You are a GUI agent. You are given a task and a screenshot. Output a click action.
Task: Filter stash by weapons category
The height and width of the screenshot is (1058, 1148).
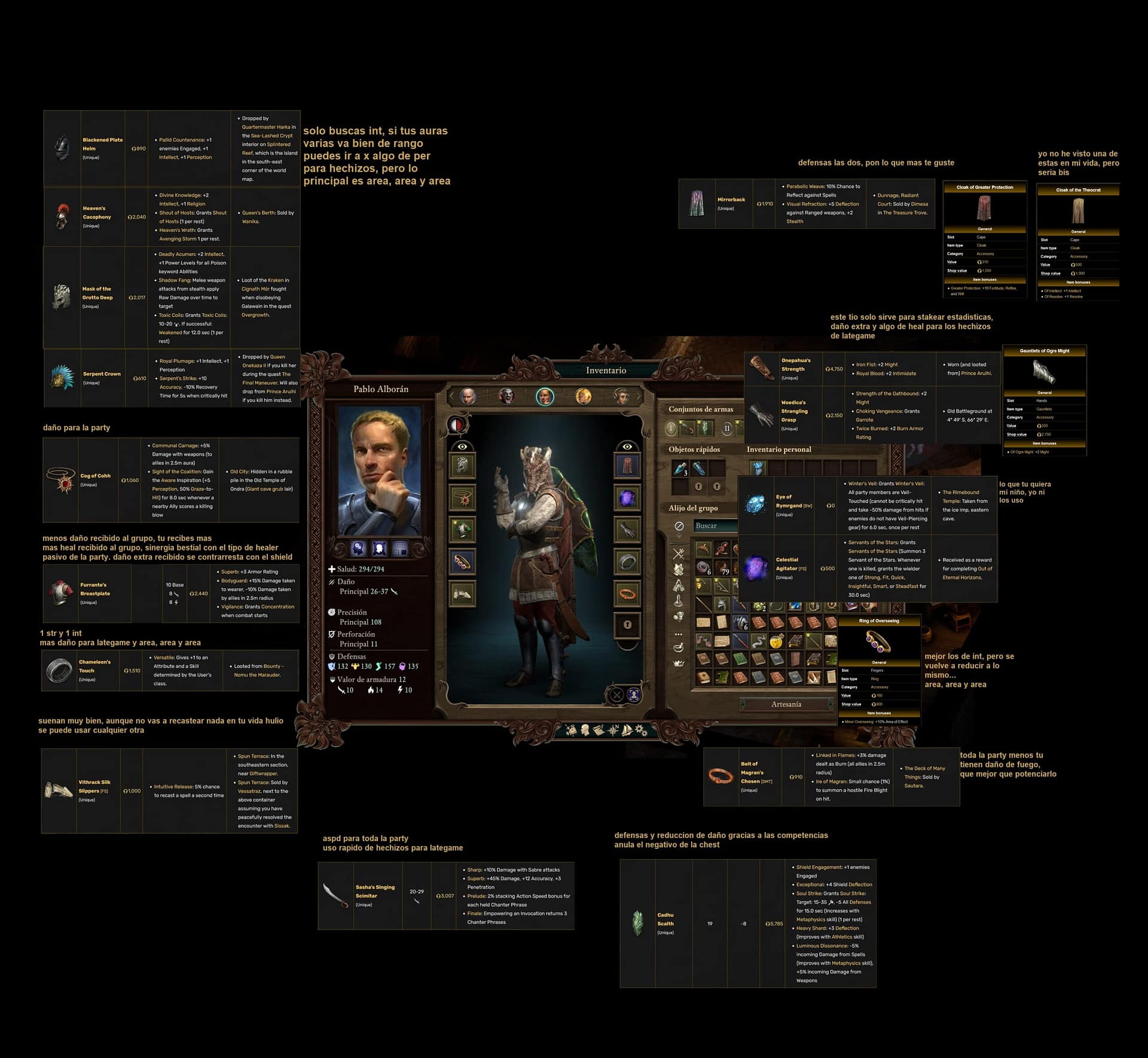point(679,554)
